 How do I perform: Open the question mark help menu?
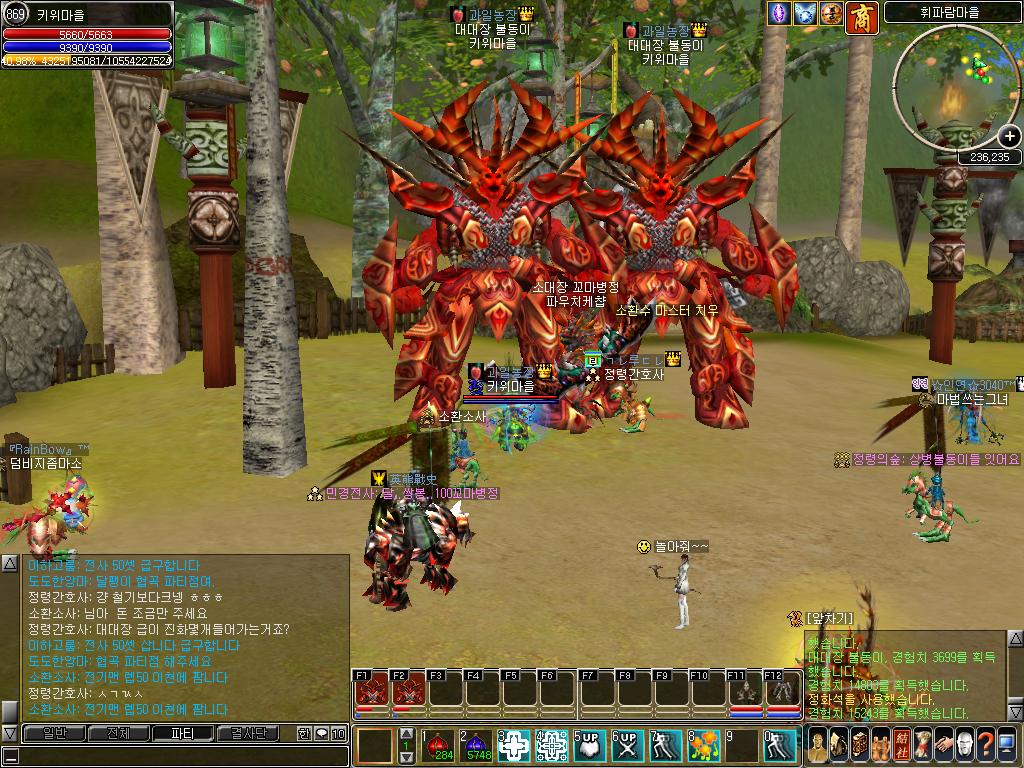[x=986, y=745]
